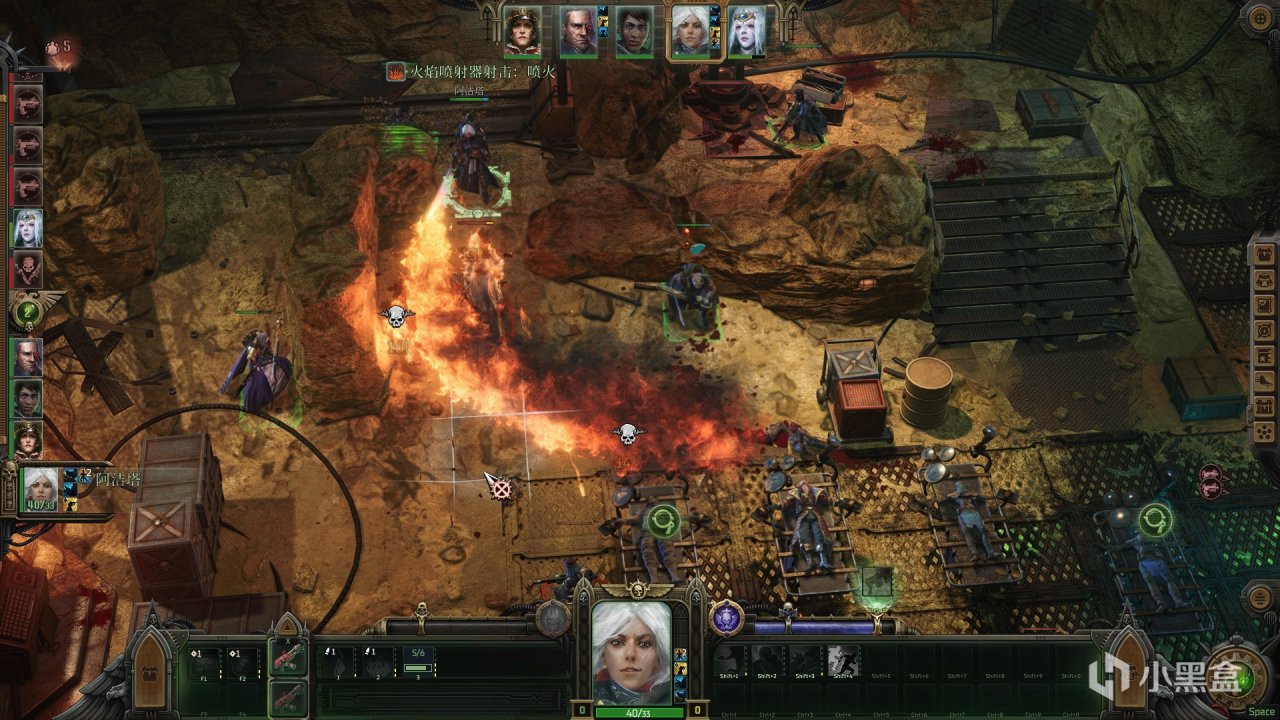Select the white-haired sister's top portrait
The width and height of the screenshot is (1280, 720).
point(690,31)
